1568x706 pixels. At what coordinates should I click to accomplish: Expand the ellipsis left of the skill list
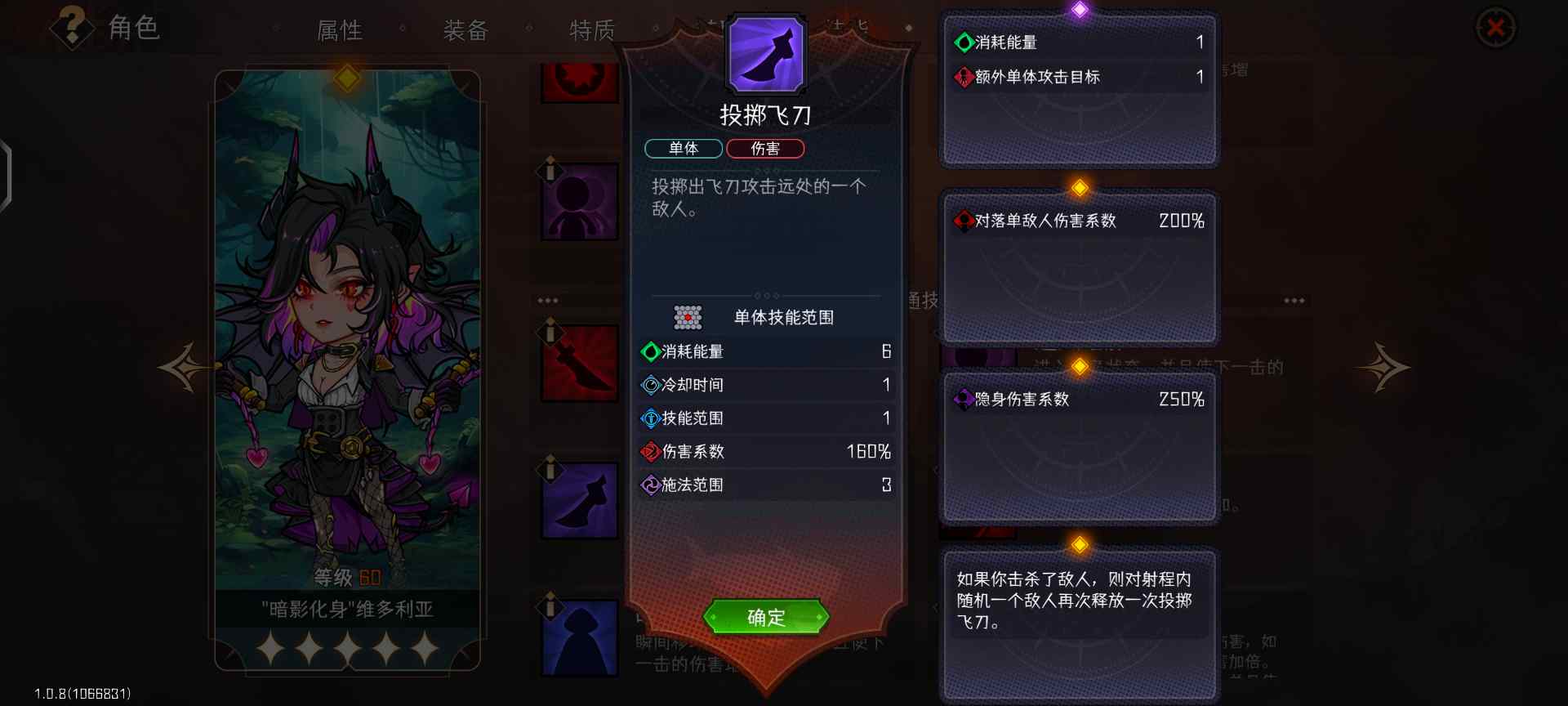point(549,300)
